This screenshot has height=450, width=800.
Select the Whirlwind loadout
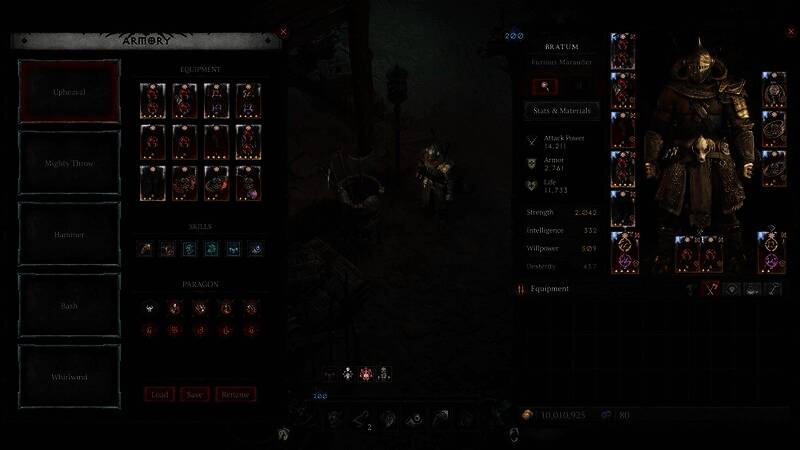70,377
